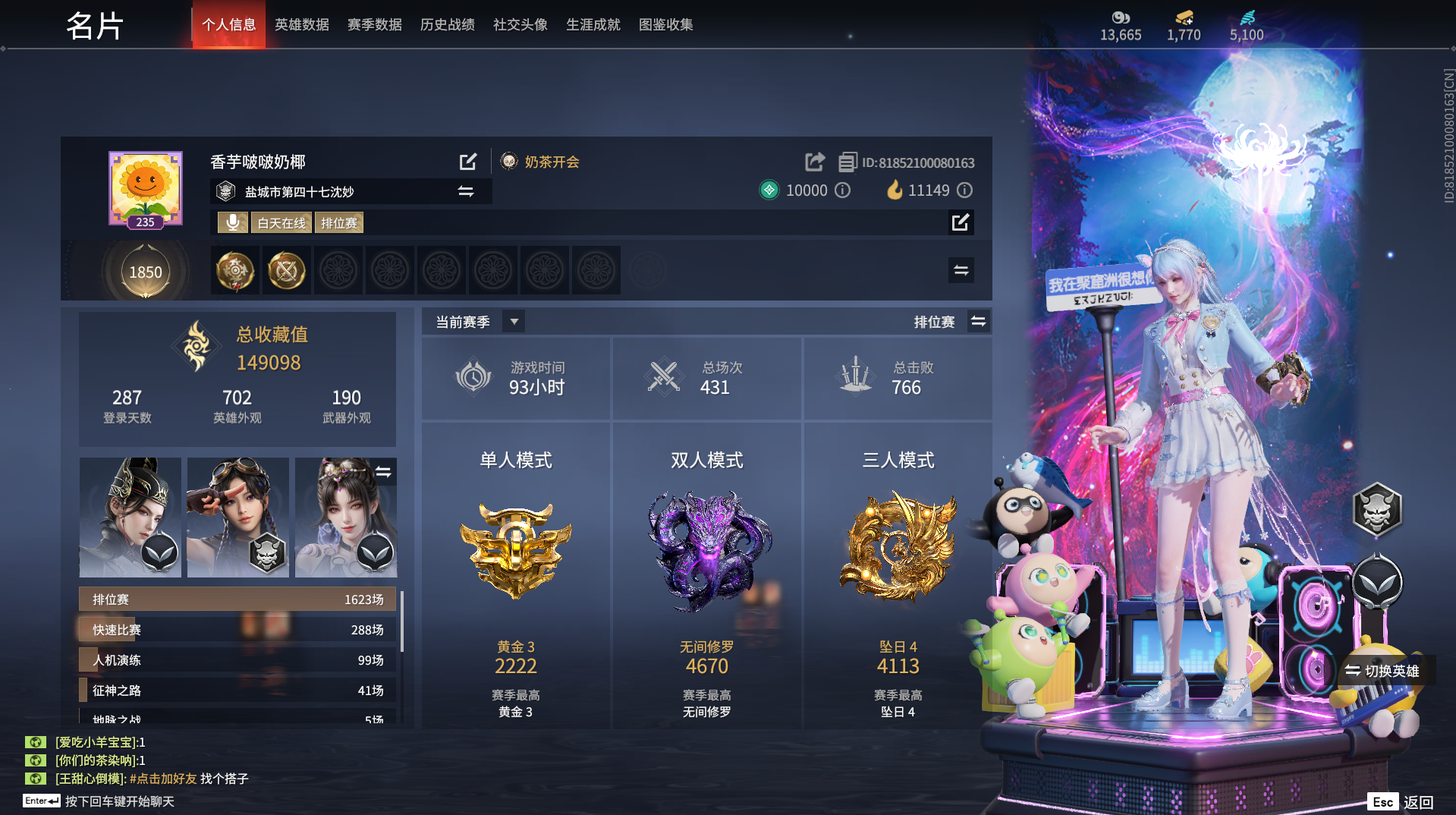This screenshot has width=1456, height=815.
Task: Click the info icon beside the flame value
Action: pos(964,190)
